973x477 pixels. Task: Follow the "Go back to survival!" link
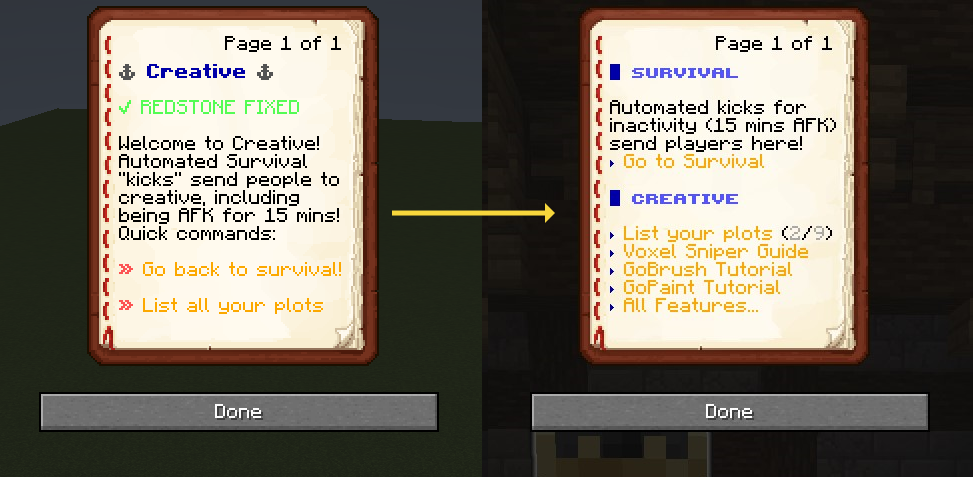tap(241, 270)
